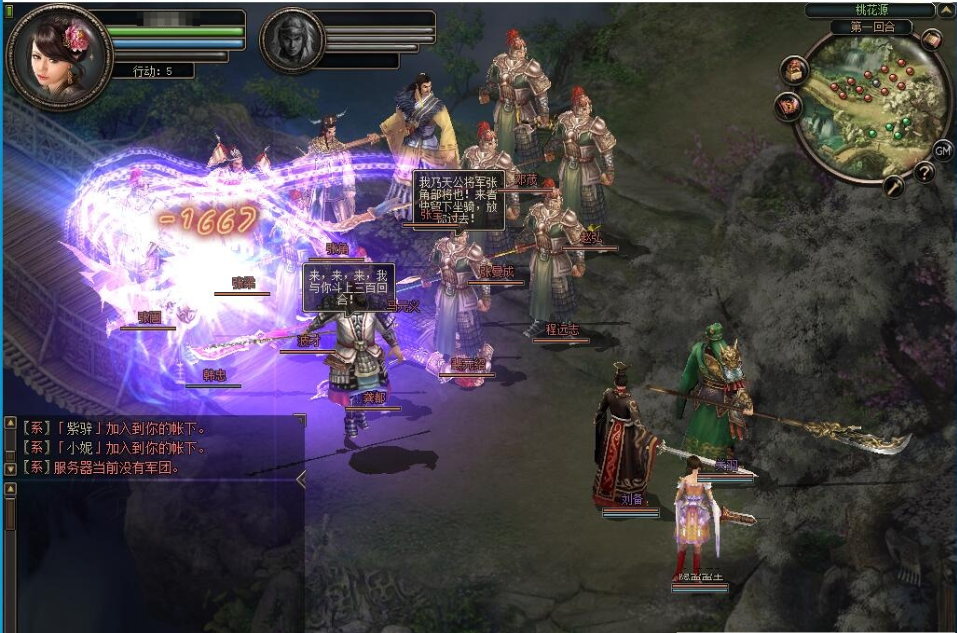Collapse the minimap with the top arrow button
The image size is (957, 633).
pyautogui.click(x=945, y=11)
